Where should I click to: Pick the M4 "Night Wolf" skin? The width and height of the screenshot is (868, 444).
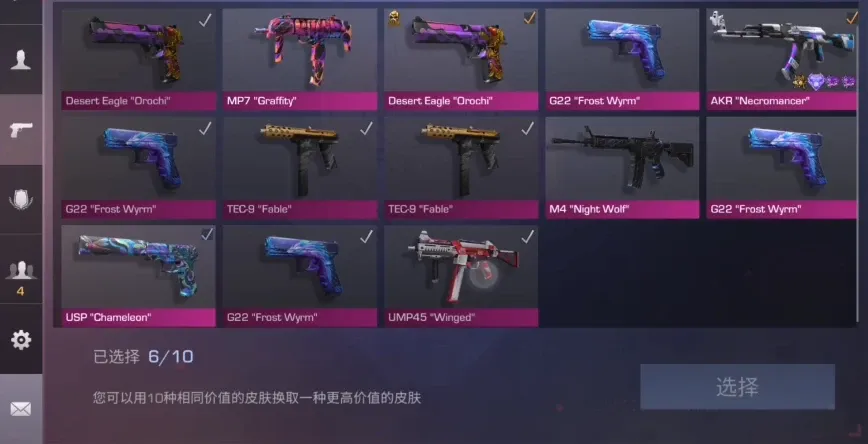click(621, 166)
